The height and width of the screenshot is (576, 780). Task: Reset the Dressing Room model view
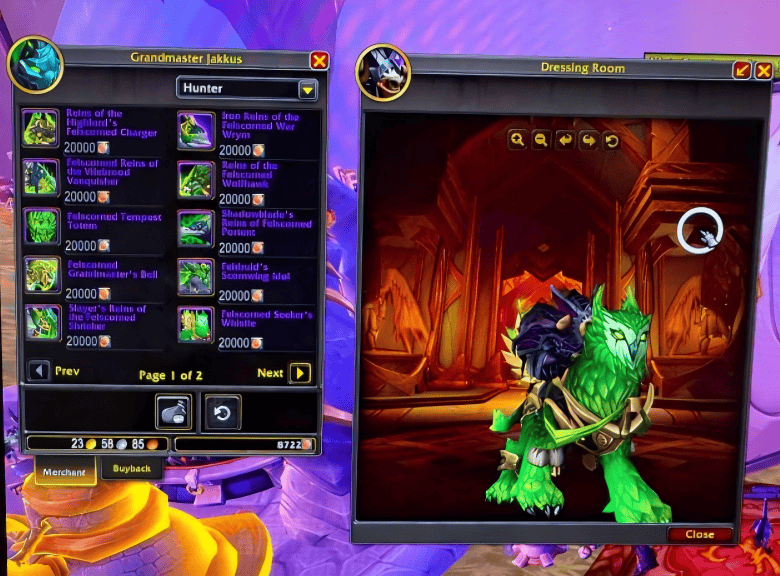pyautogui.click(x=612, y=140)
